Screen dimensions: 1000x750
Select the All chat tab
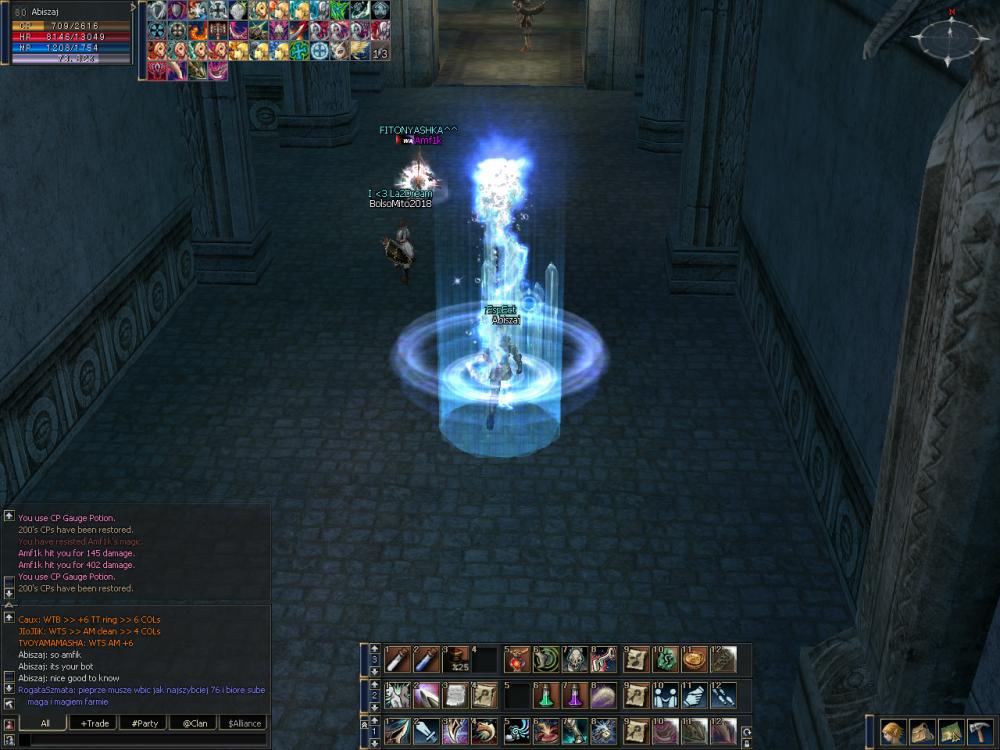point(46,722)
